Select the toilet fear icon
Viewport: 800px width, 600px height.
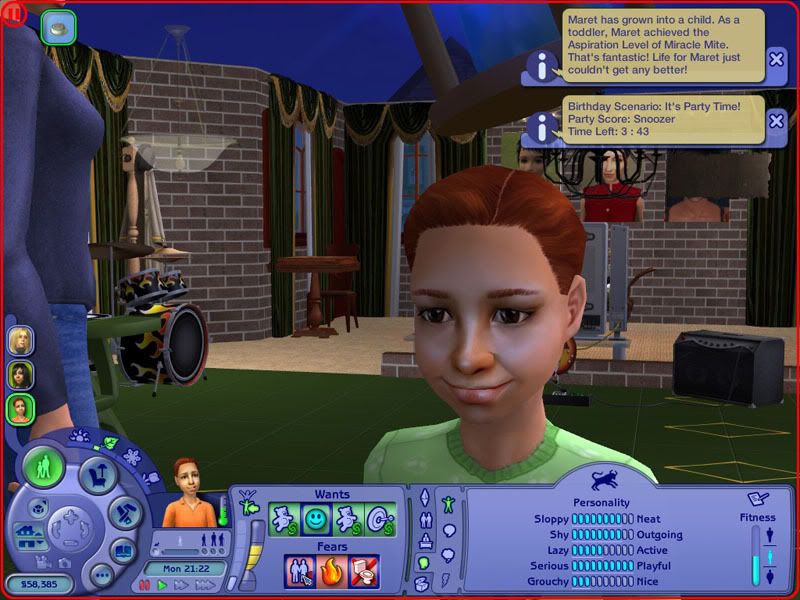click(364, 570)
